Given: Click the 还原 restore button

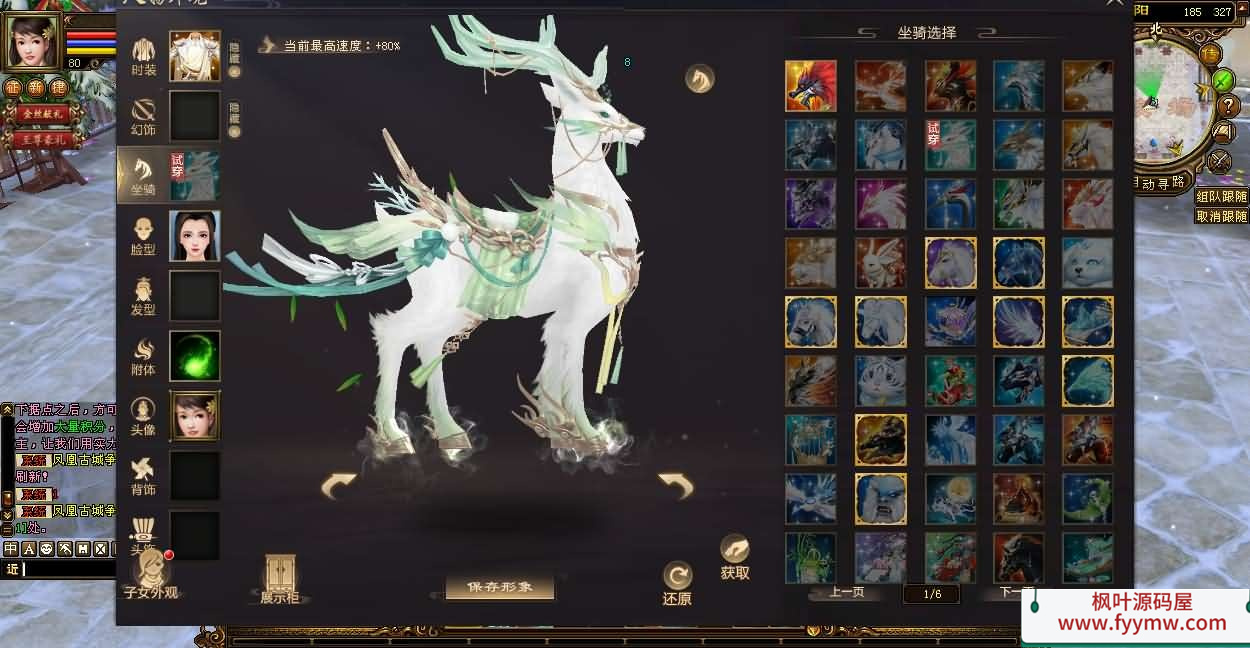Looking at the screenshot, I should click(677, 583).
